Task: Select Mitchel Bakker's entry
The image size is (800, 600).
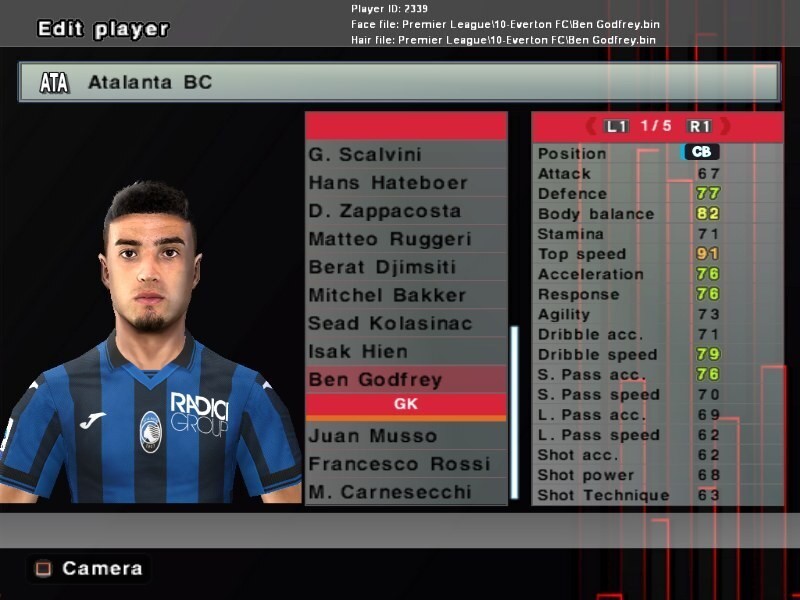Action: [x=405, y=295]
